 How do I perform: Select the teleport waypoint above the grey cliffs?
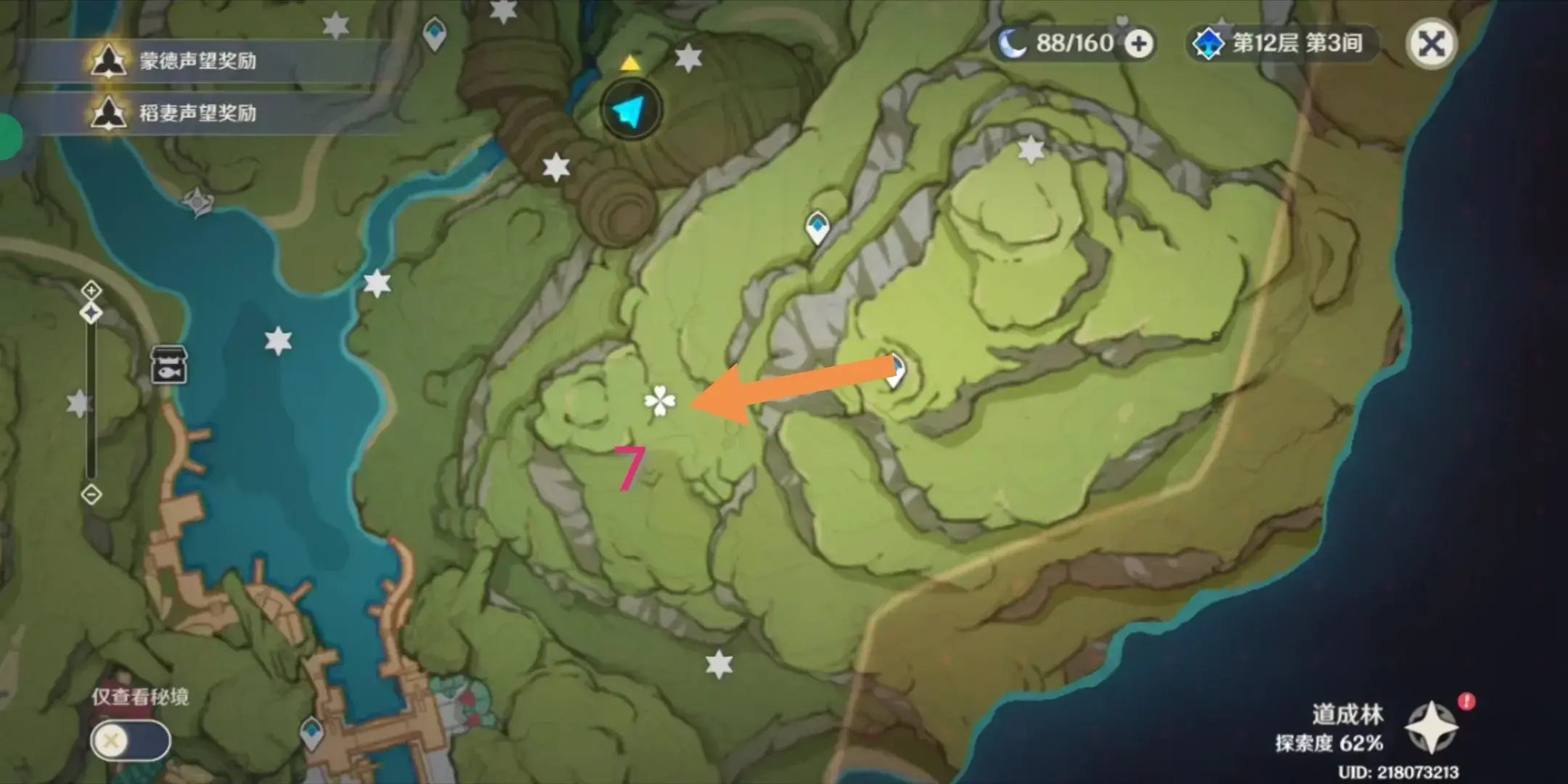click(x=817, y=226)
